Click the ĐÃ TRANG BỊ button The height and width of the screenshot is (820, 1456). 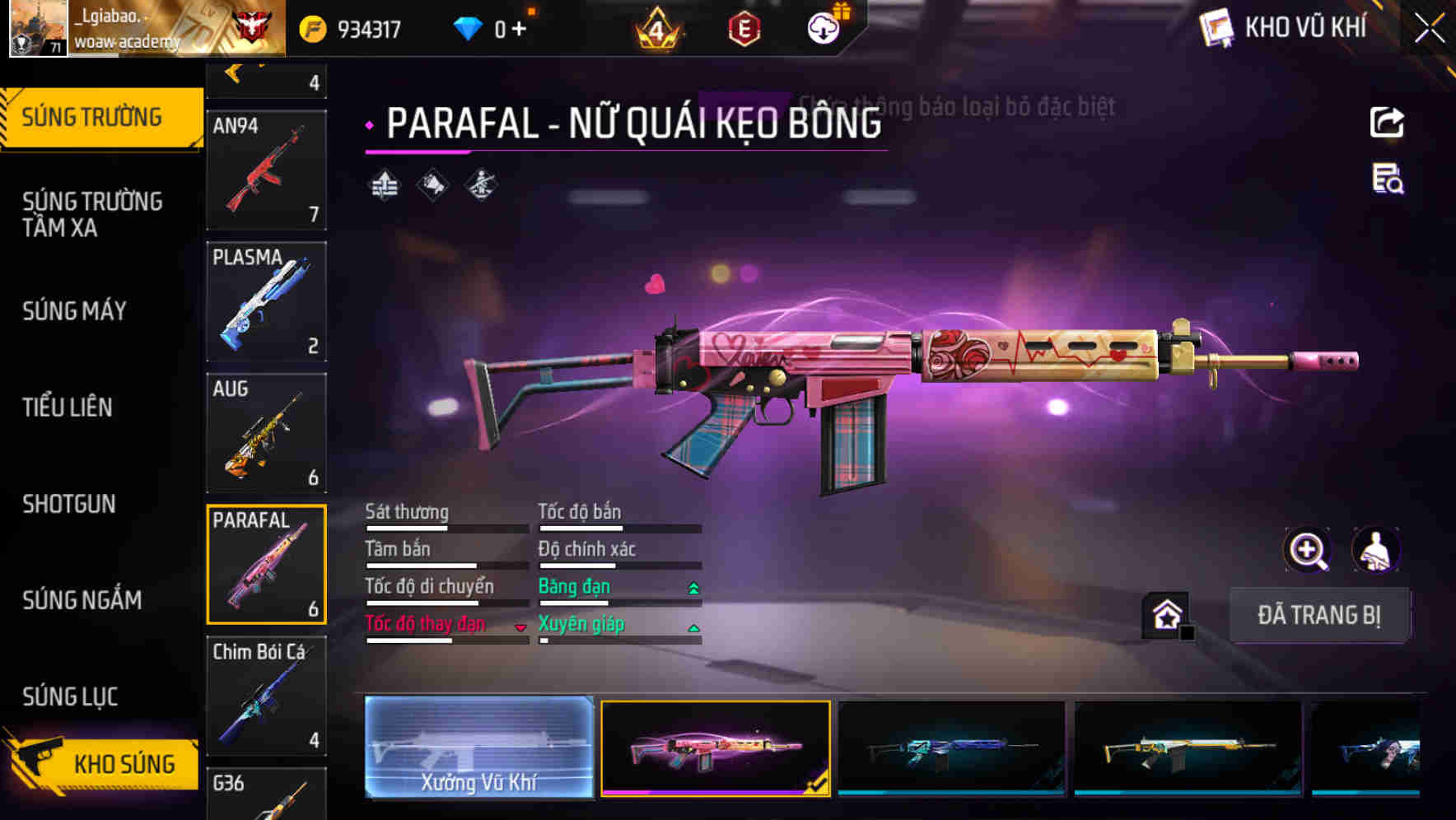point(1320,615)
